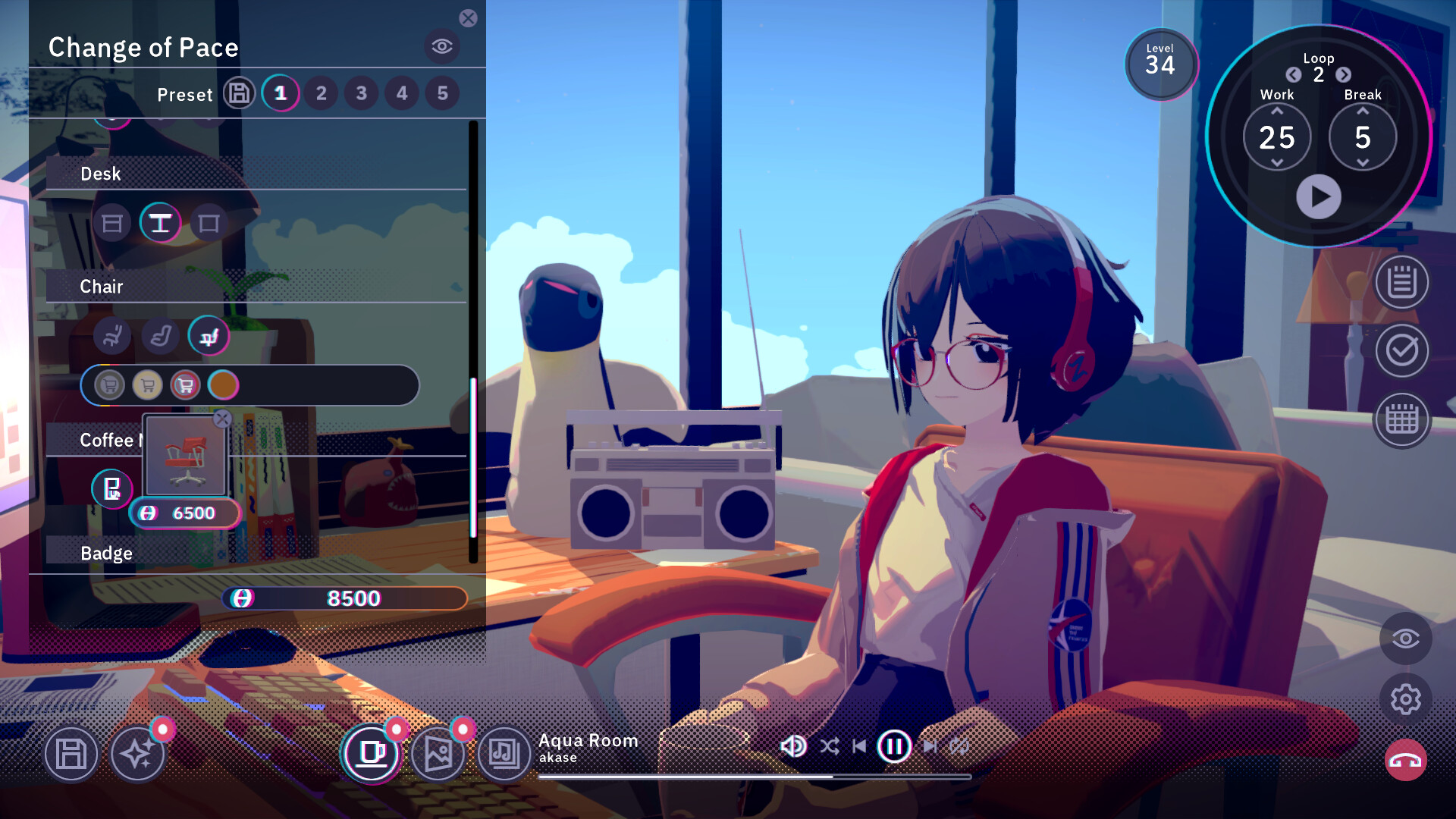Increase Work minutes with the up arrow
This screenshot has height=819, width=1456.
point(1278,112)
